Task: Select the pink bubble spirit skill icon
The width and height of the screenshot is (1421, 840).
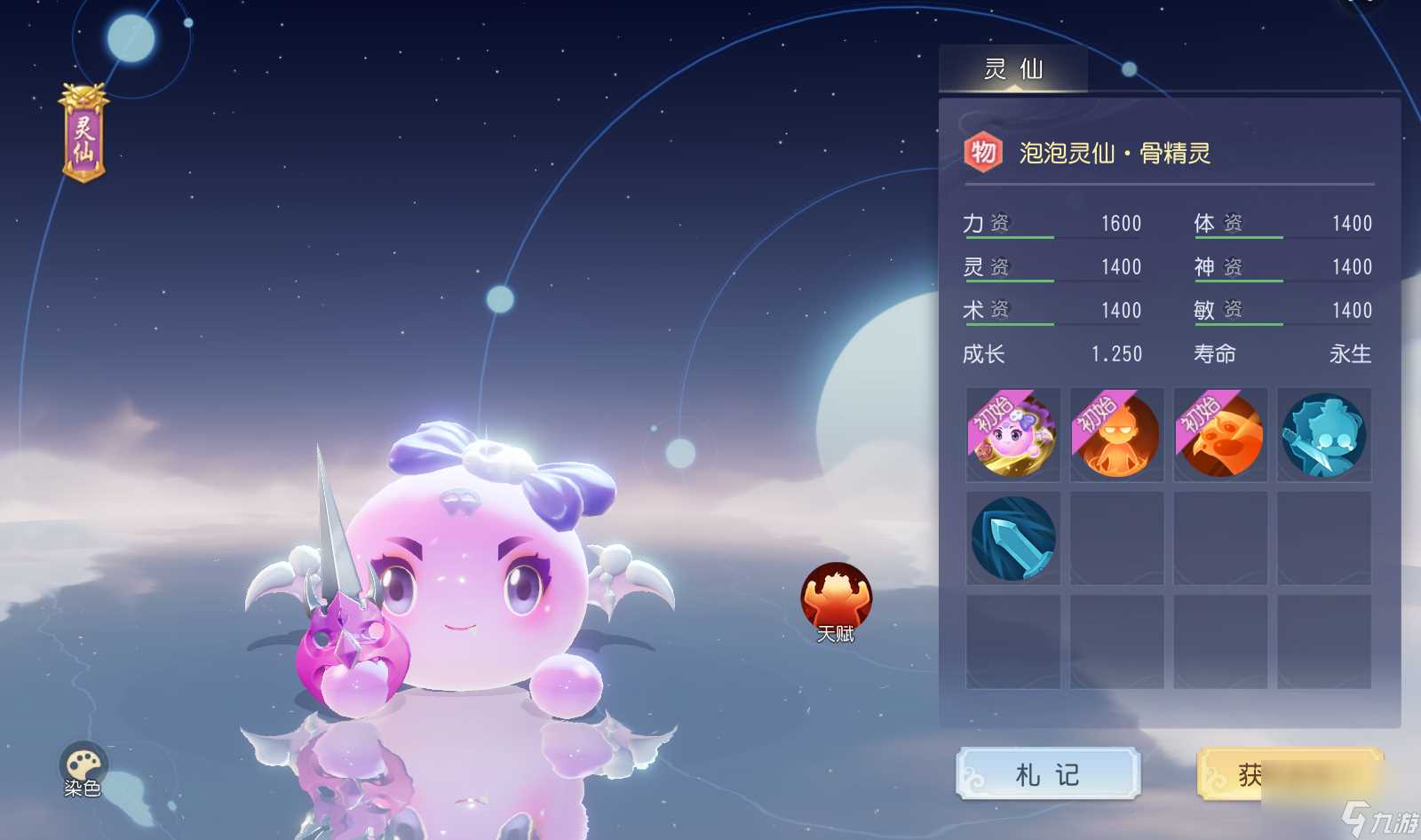Action: coord(1012,435)
